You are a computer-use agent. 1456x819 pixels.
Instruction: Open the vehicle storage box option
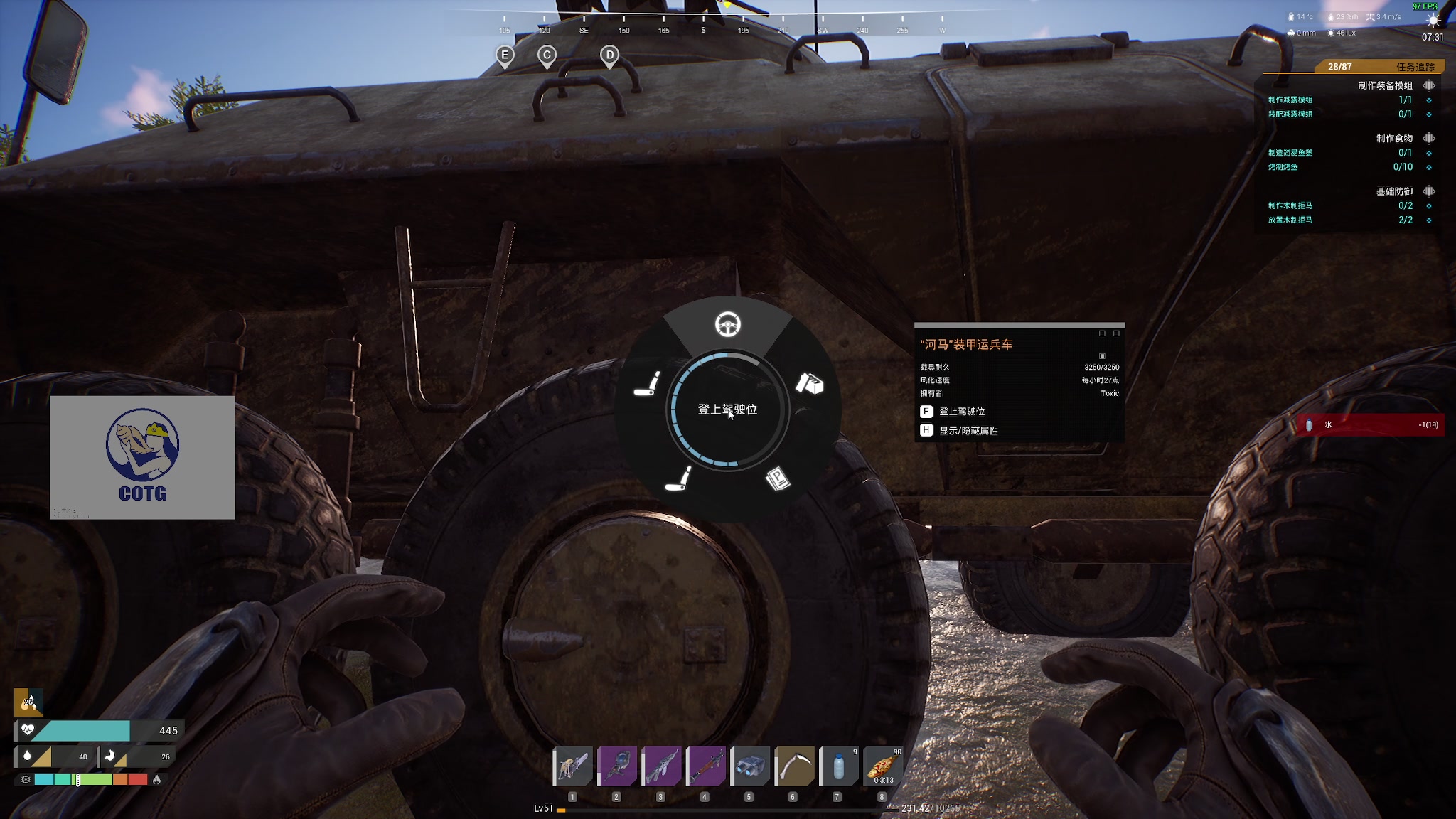click(x=809, y=383)
